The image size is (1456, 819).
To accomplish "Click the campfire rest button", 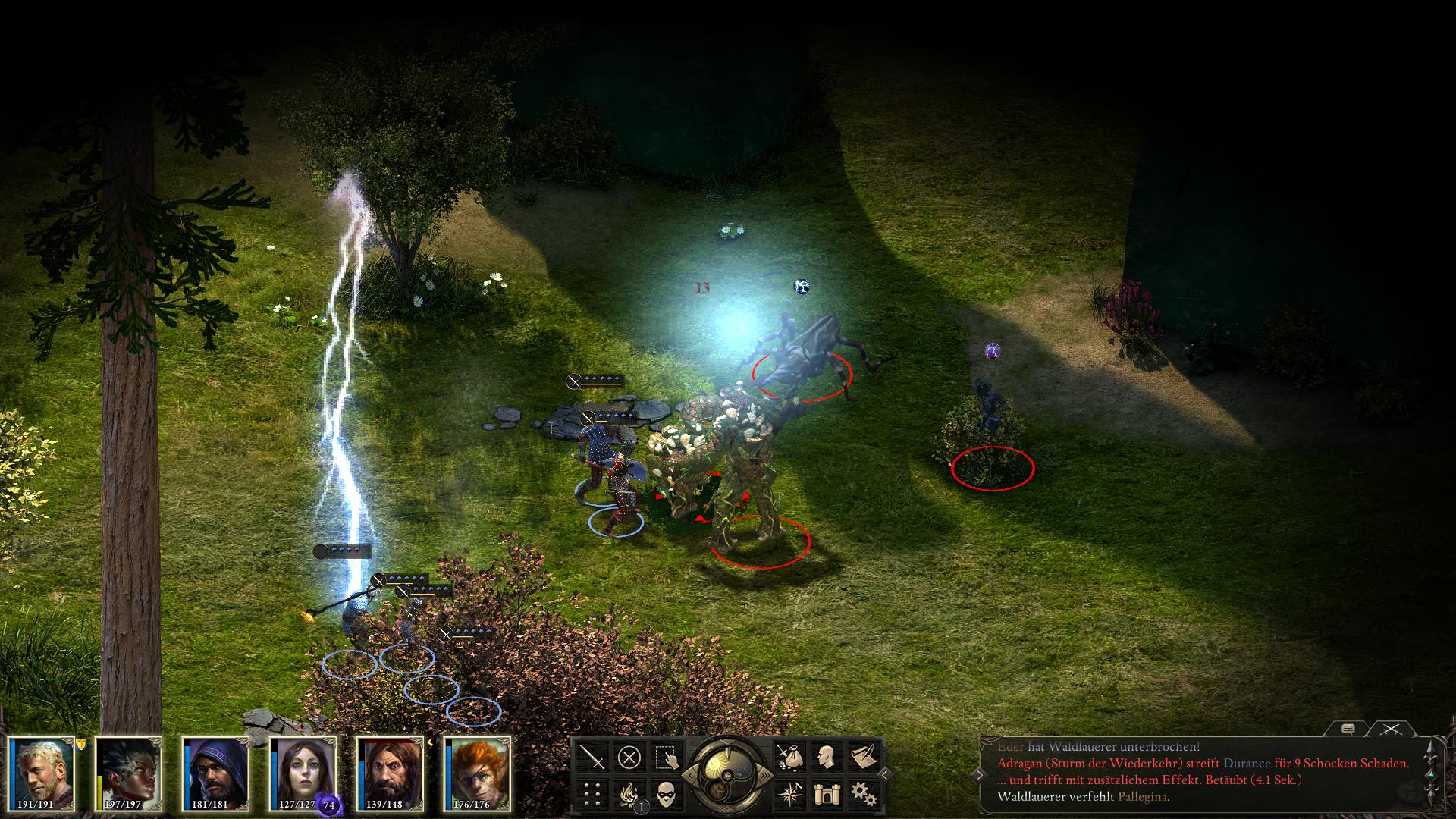I will coord(629,794).
